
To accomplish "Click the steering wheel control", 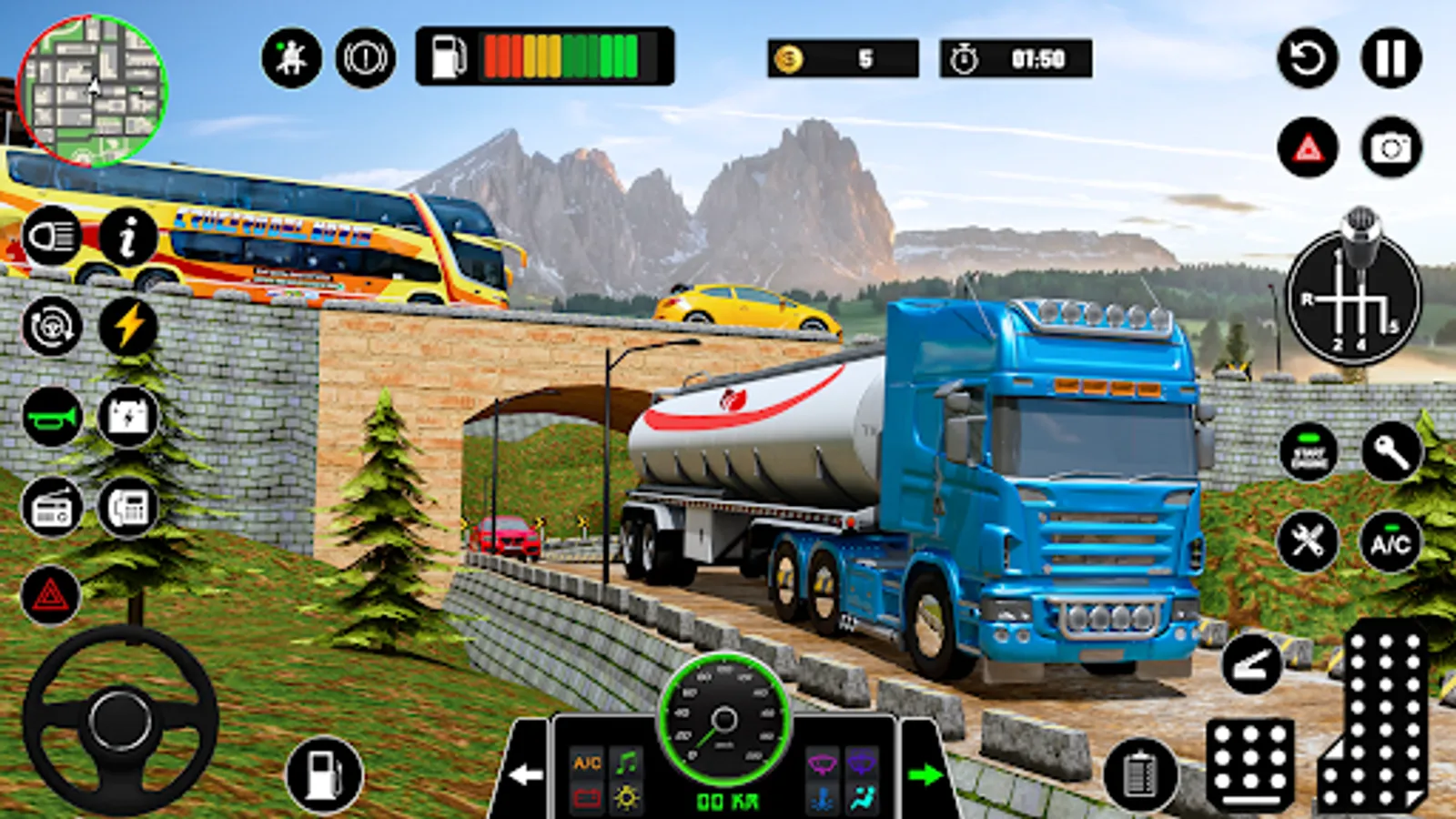I will [x=120, y=719].
